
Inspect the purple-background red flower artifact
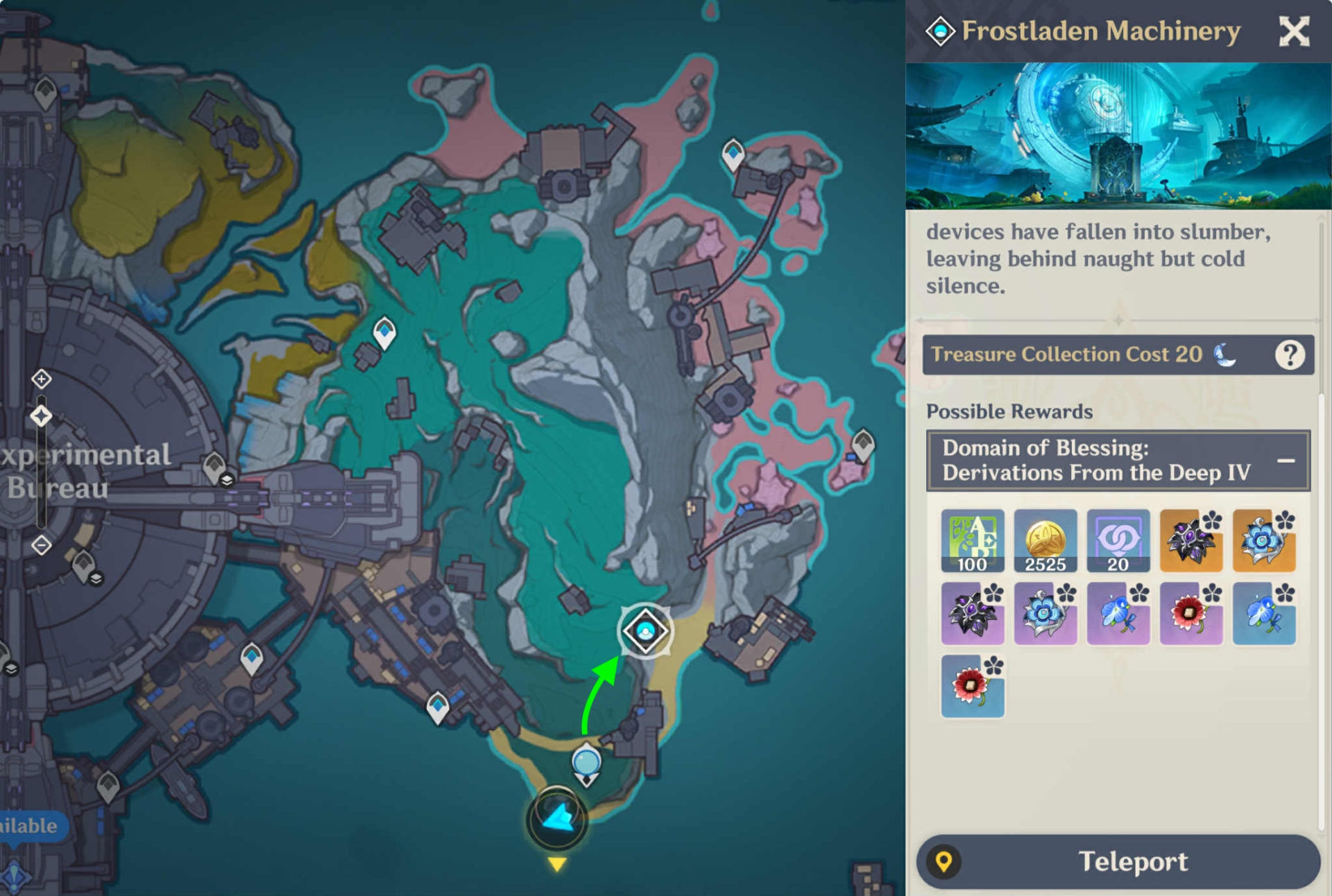[1190, 614]
